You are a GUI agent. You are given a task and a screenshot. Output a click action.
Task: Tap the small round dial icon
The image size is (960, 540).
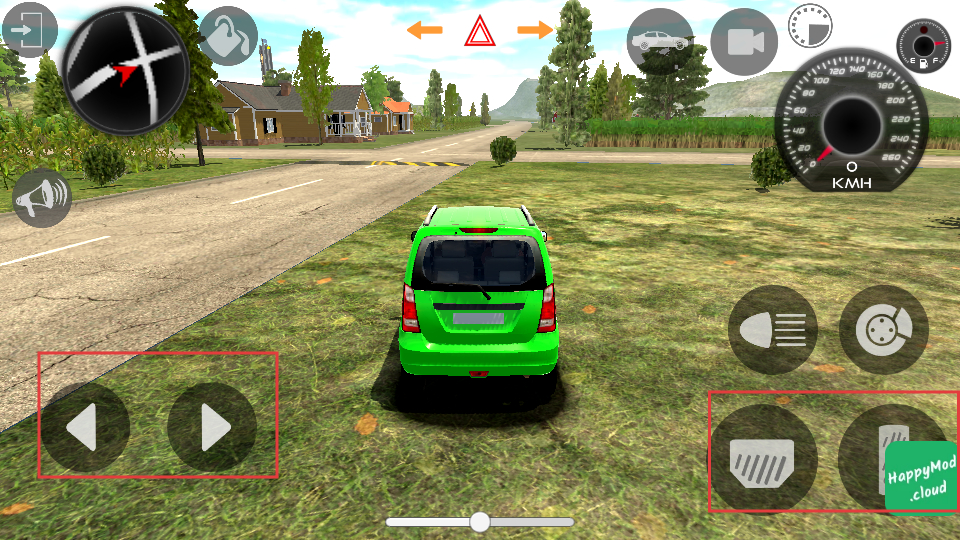tap(809, 25)
